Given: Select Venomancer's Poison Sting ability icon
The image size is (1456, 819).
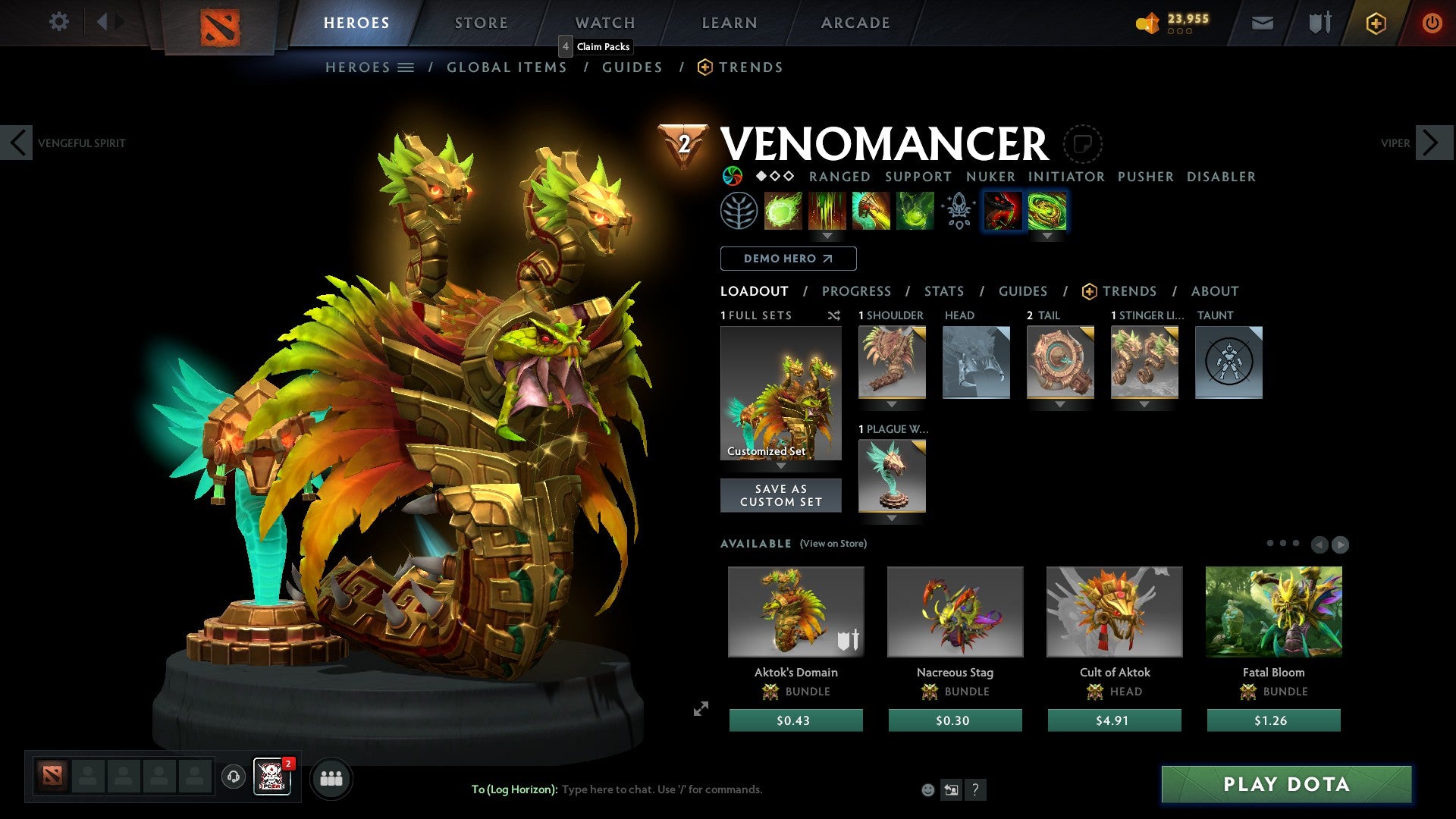Looking at the screenshot, I should 828,211.
